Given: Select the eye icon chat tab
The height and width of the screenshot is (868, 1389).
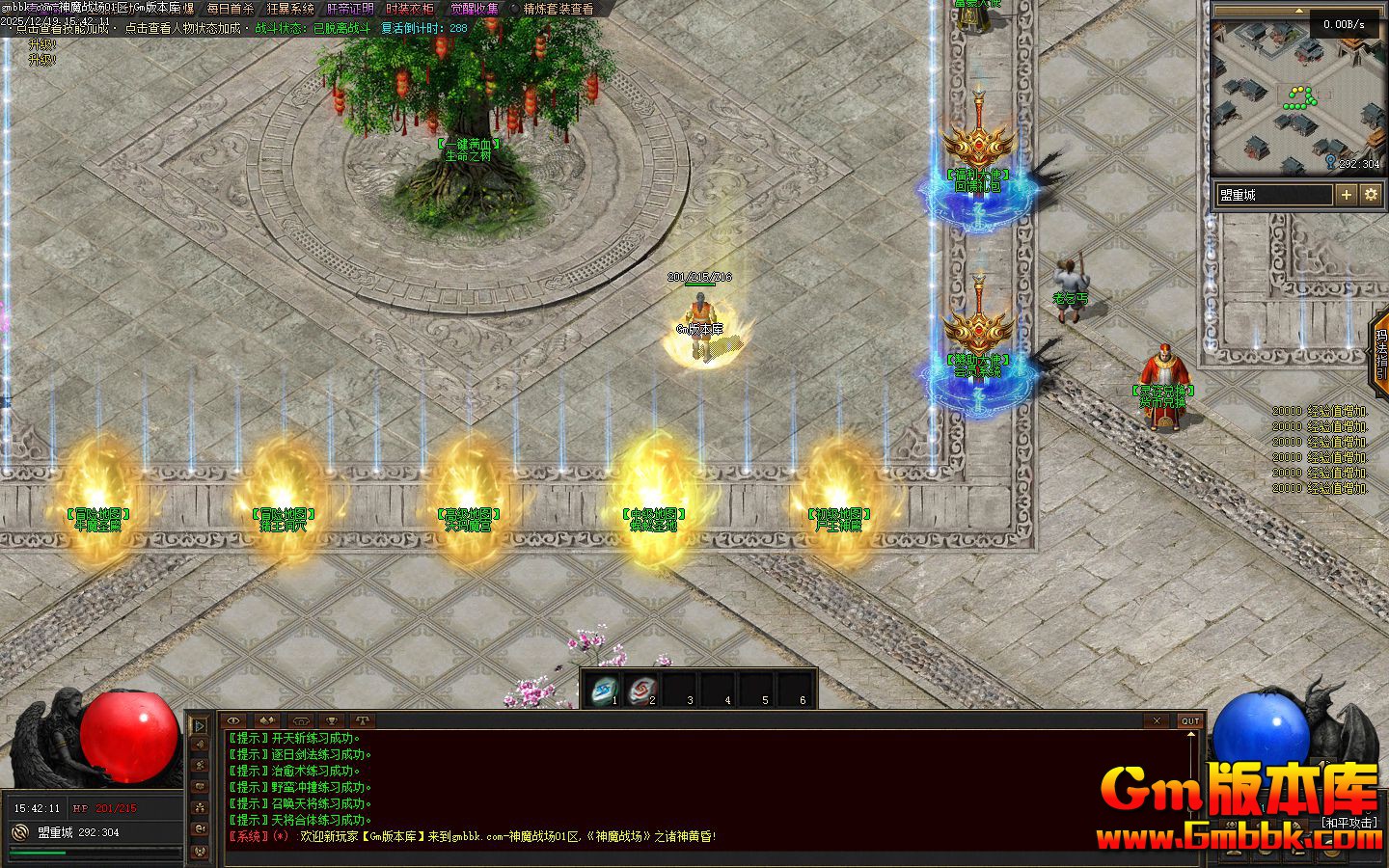Looking at the screenshot, I should pyautogui.click(x=234, y=720).
